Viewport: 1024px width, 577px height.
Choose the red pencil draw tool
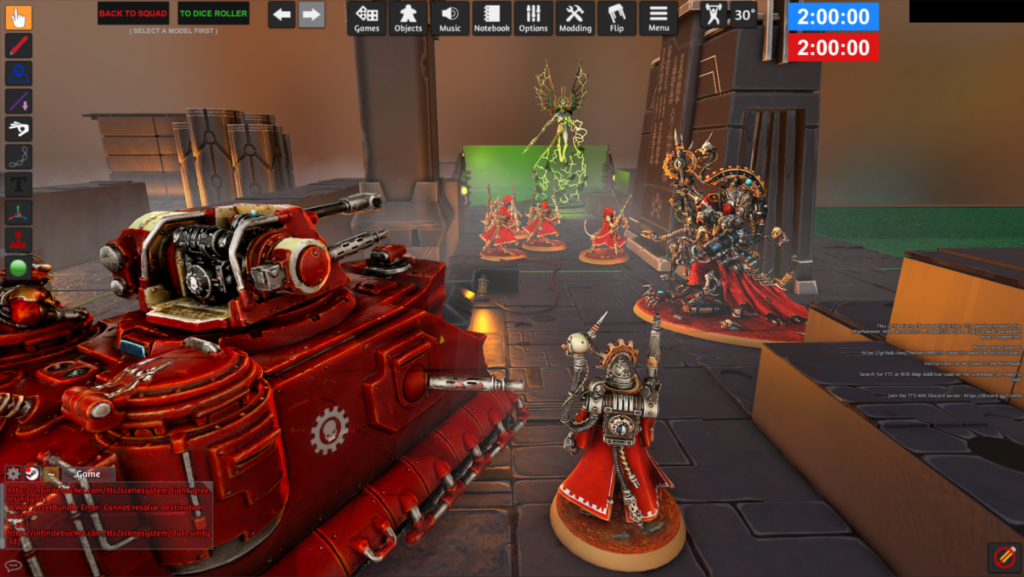point(19,46)
